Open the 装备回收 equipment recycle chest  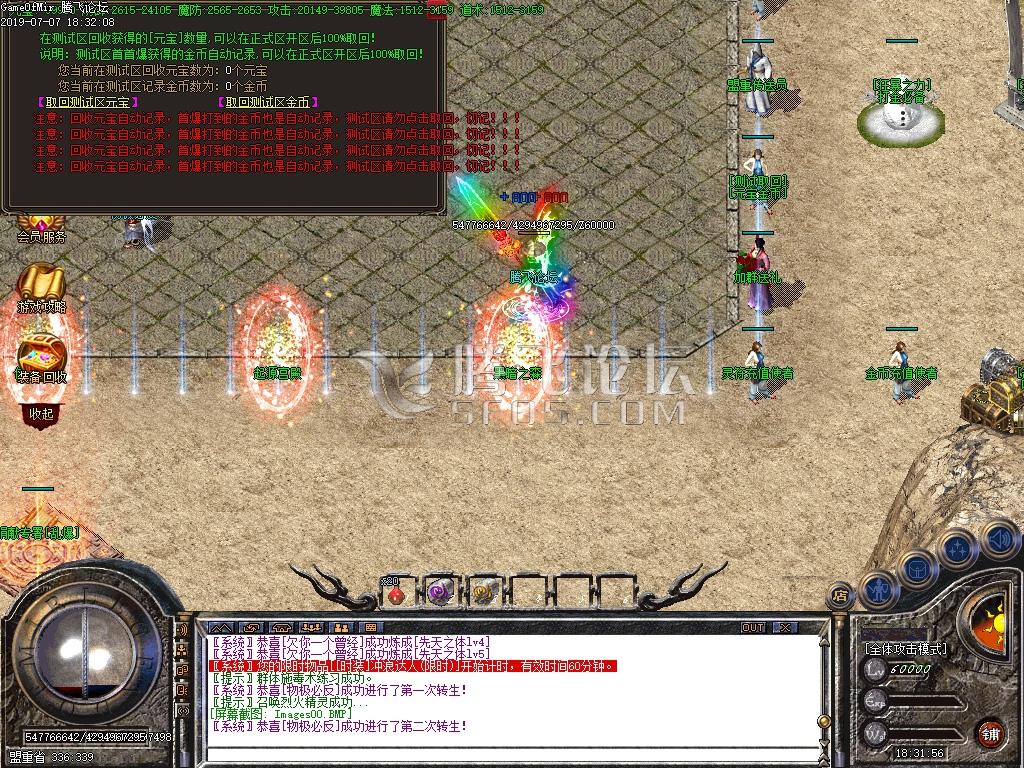point(41,360)
